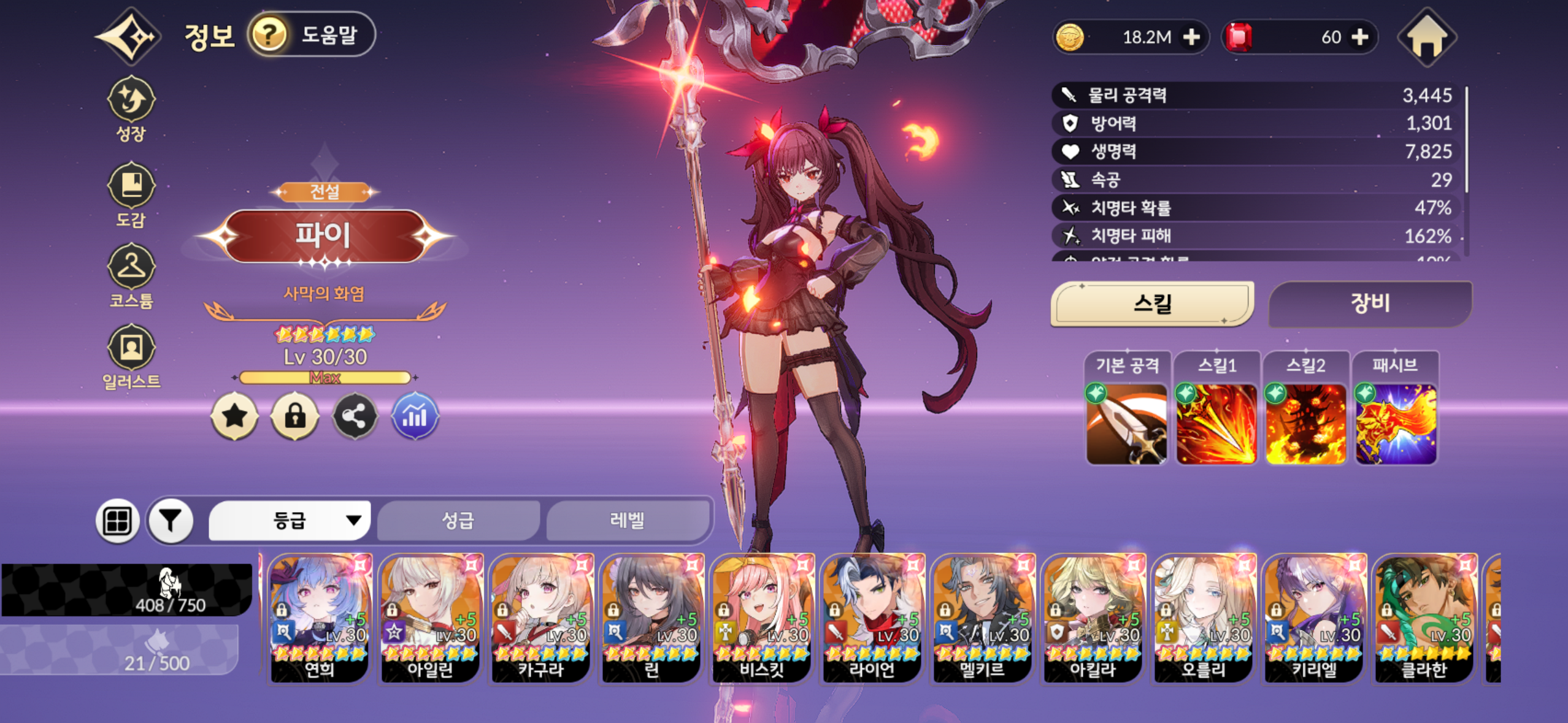This screenshot has height=723, width=1568.
Task: Select the 스킬 skill tab
Action: 1152,304
